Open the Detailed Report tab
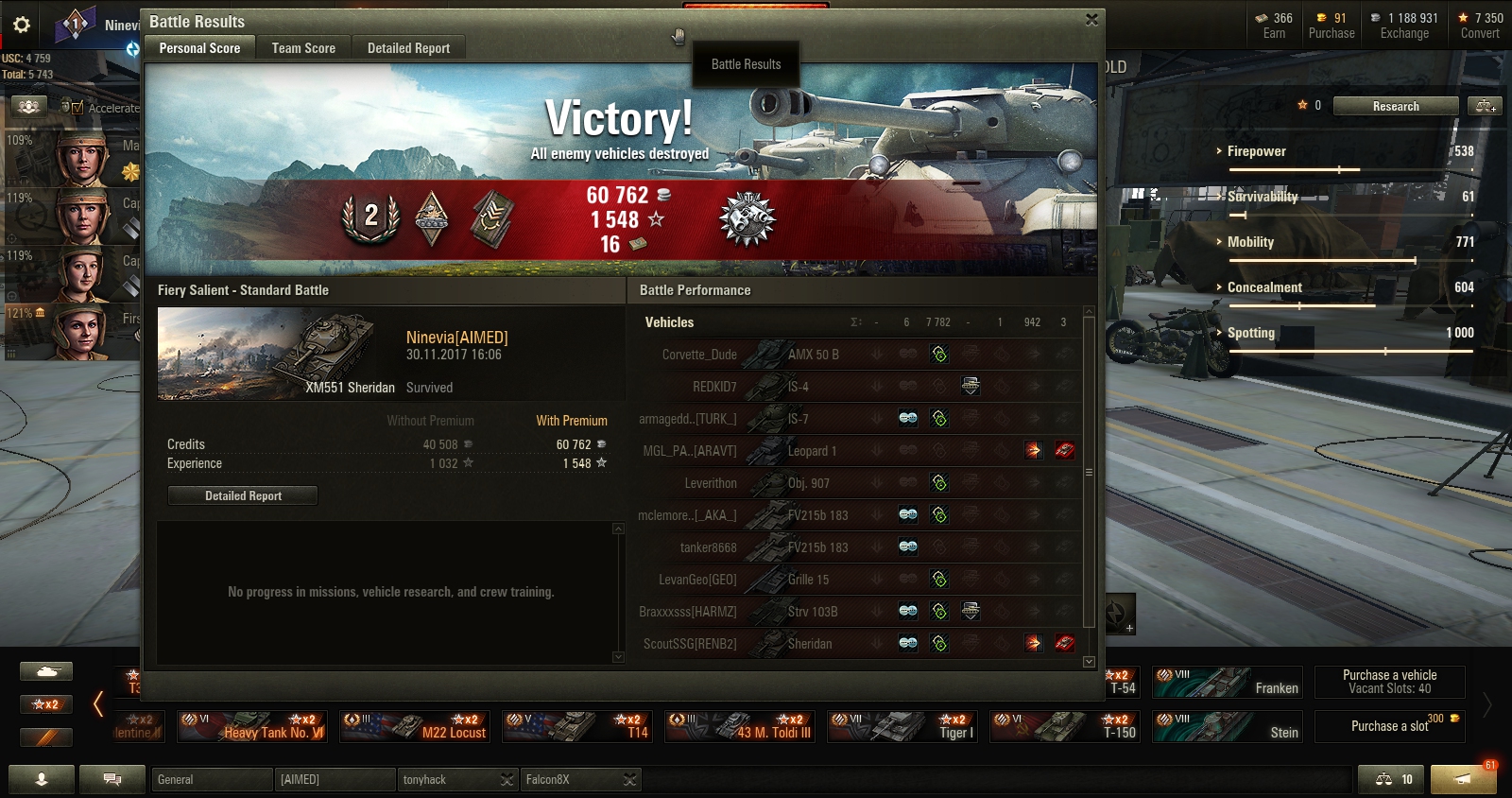Image resolution: width=1512 pixels, height=798 pixels. point(408,48)
